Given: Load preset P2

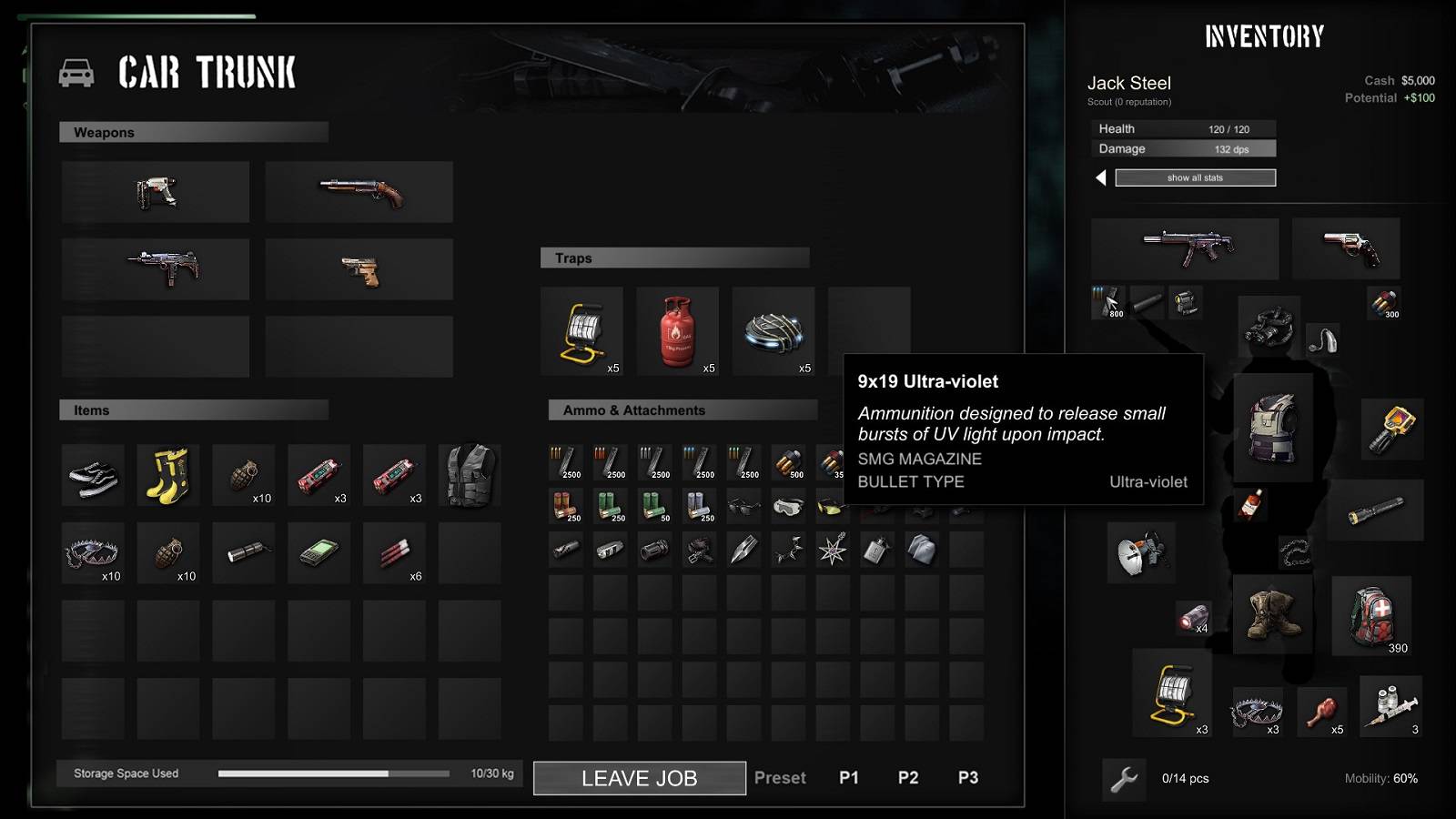Looking at the screenshot, I should [907, 778].
